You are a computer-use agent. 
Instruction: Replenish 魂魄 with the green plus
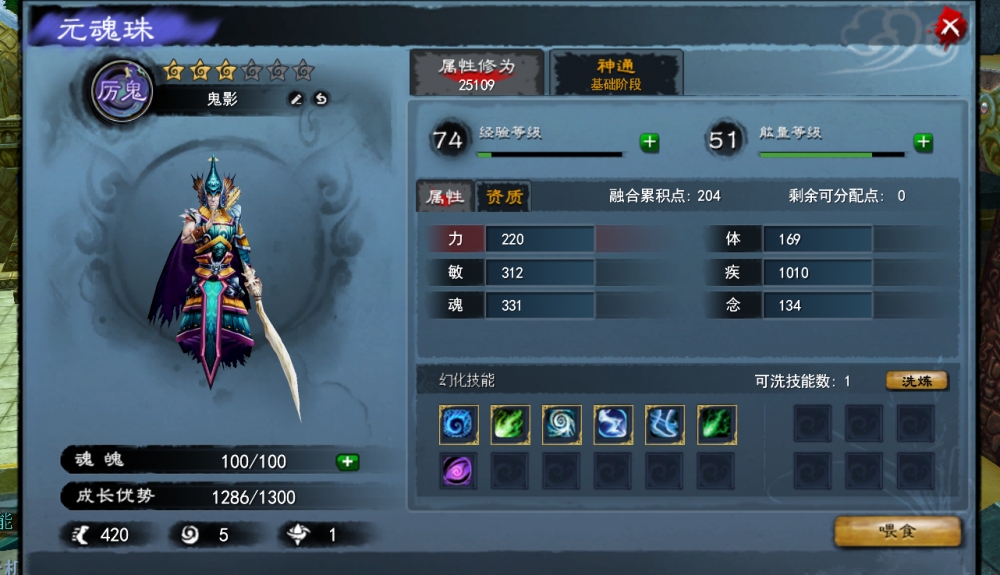tap(347, 461)
